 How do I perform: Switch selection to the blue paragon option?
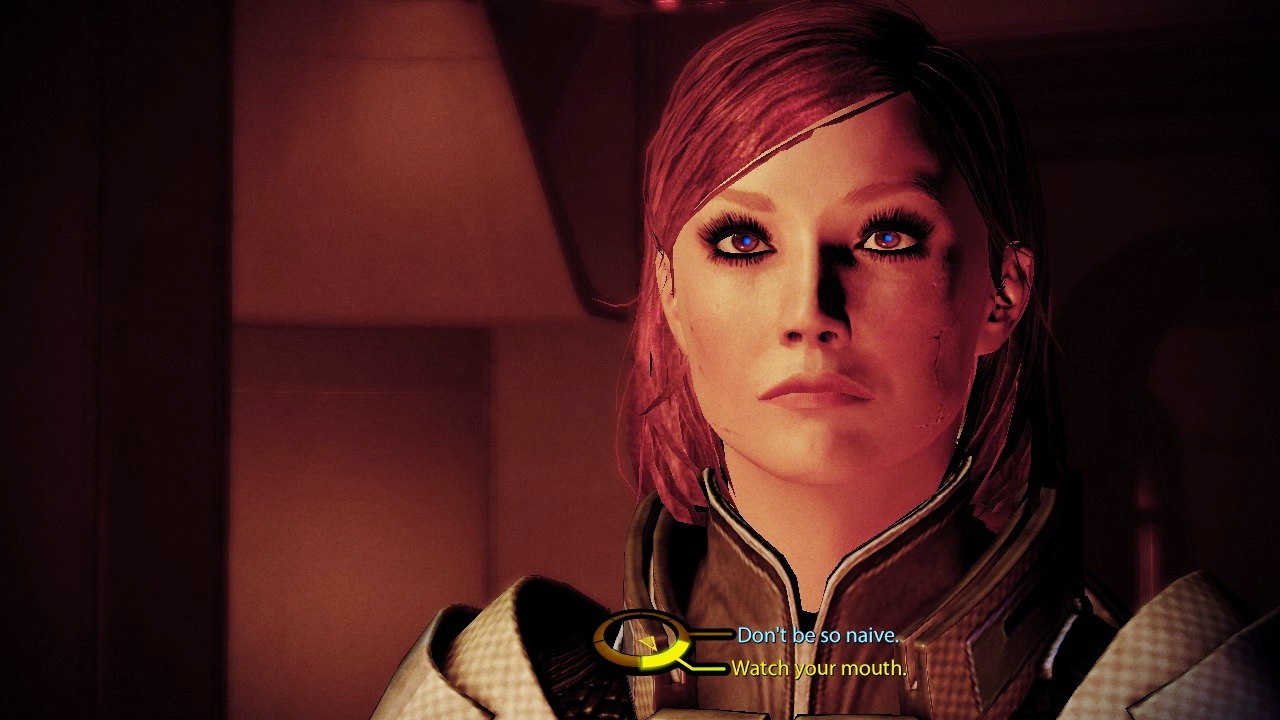tap(818, 633)
